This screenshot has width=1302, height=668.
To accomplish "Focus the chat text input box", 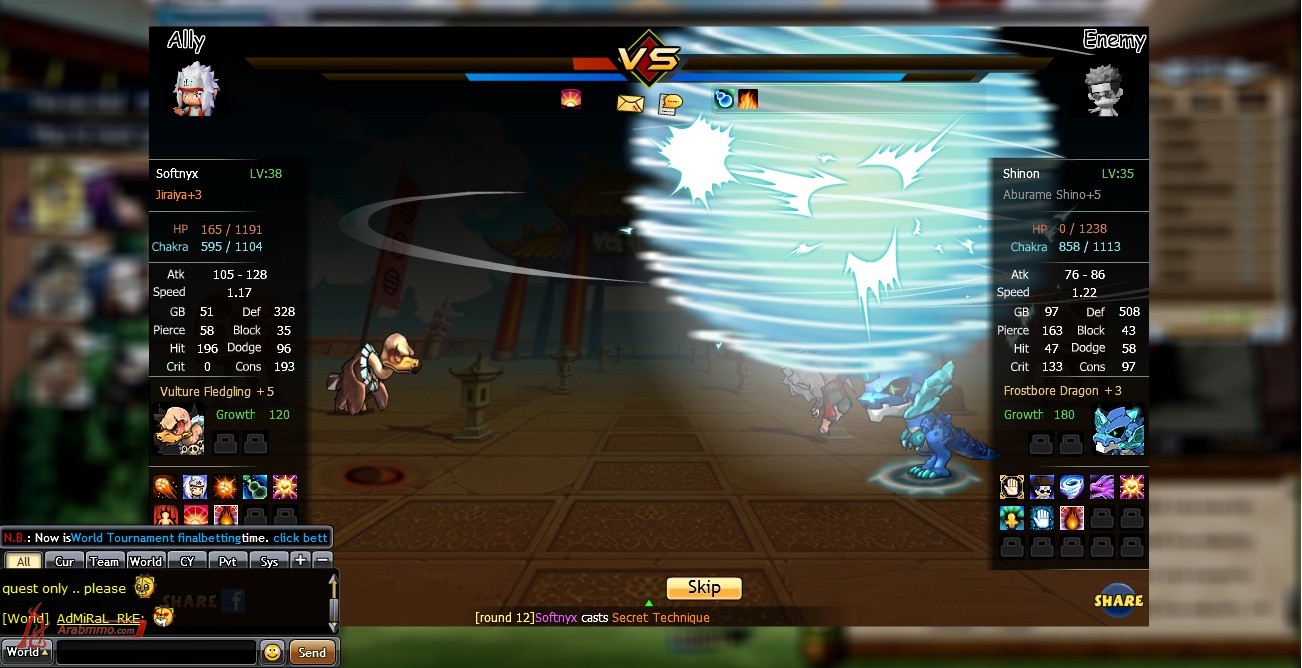I will 155,653.
